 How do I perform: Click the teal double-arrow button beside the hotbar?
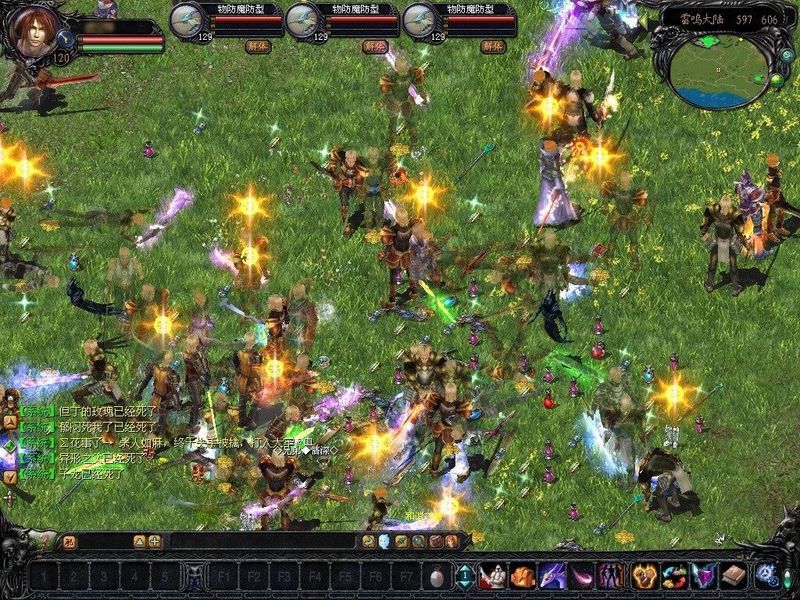coord(465,577)
